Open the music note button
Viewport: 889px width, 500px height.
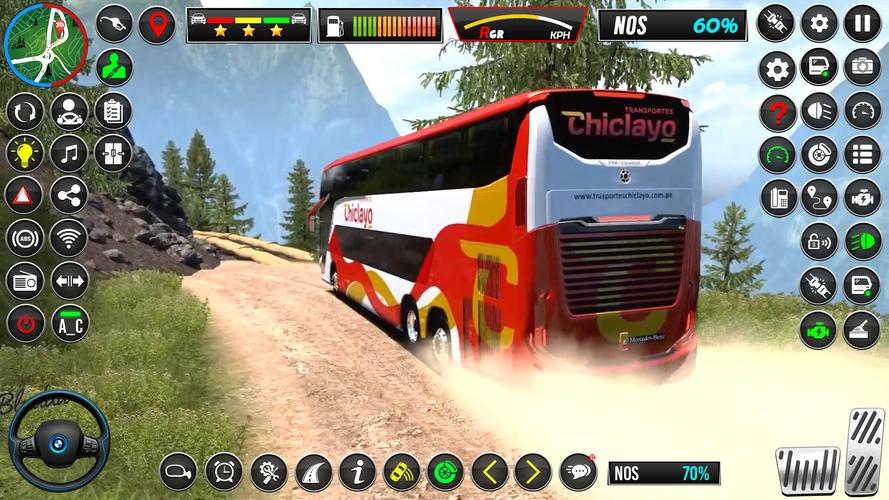(69, 153)
